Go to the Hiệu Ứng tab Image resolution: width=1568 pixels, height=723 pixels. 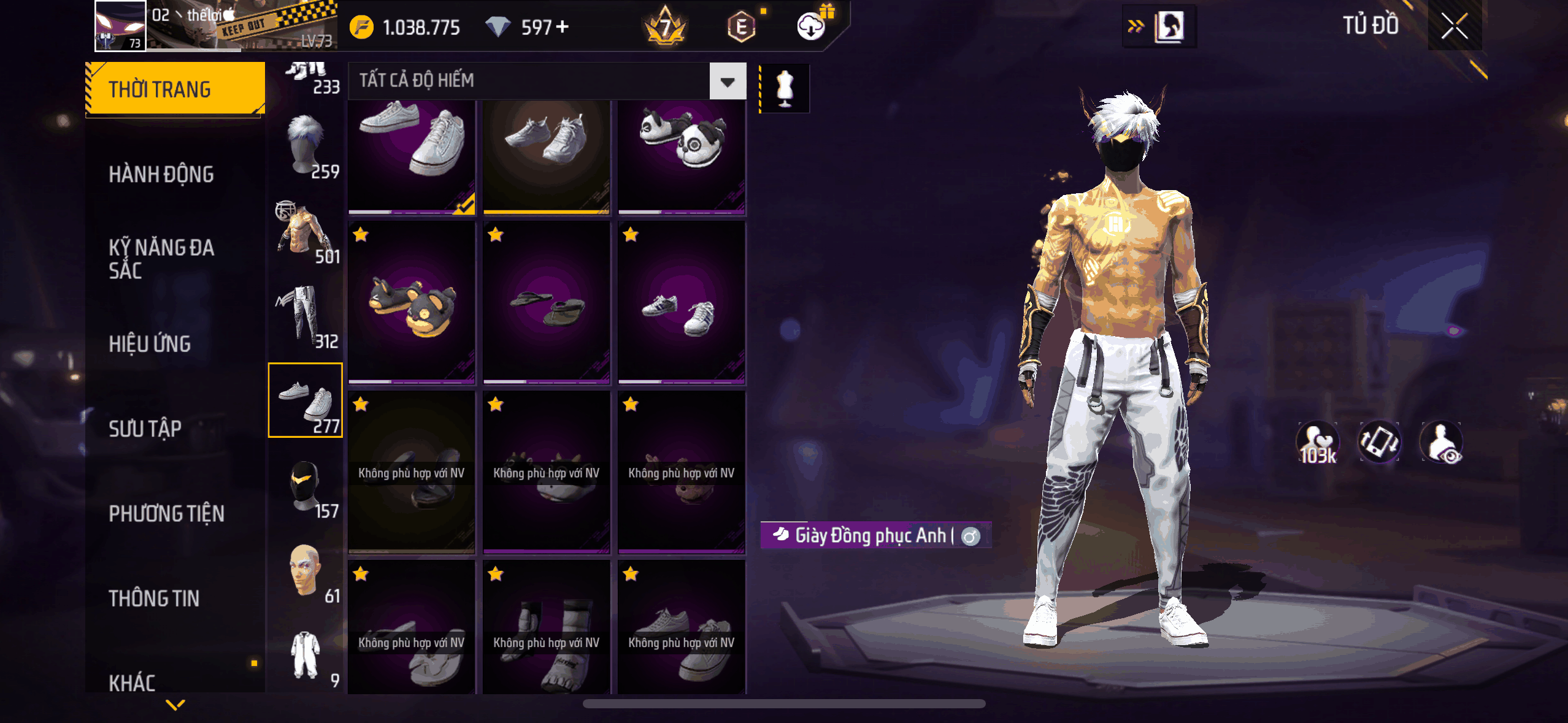[x=150, y=344]
